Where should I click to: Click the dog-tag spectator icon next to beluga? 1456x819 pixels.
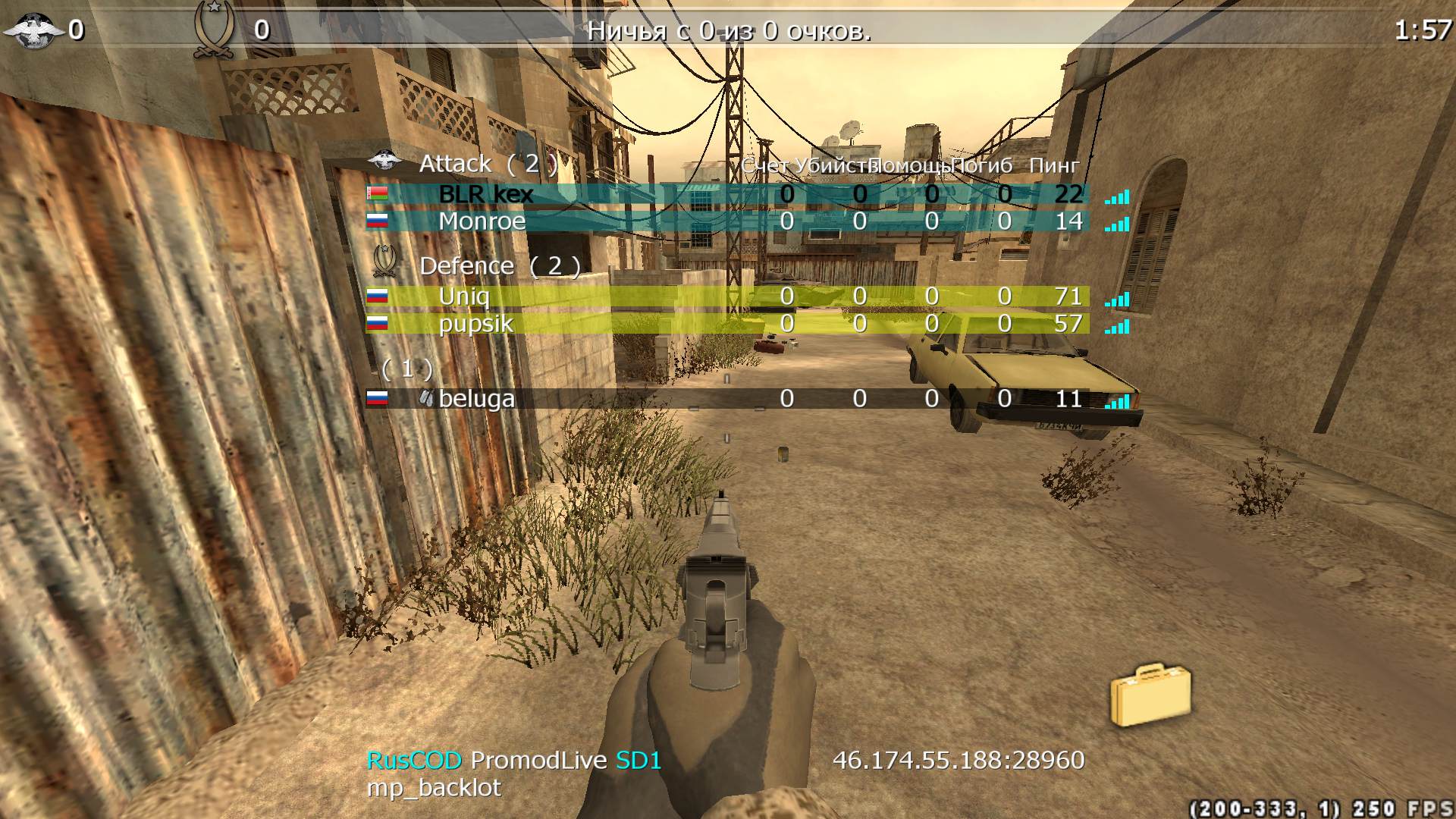[428, 397]
